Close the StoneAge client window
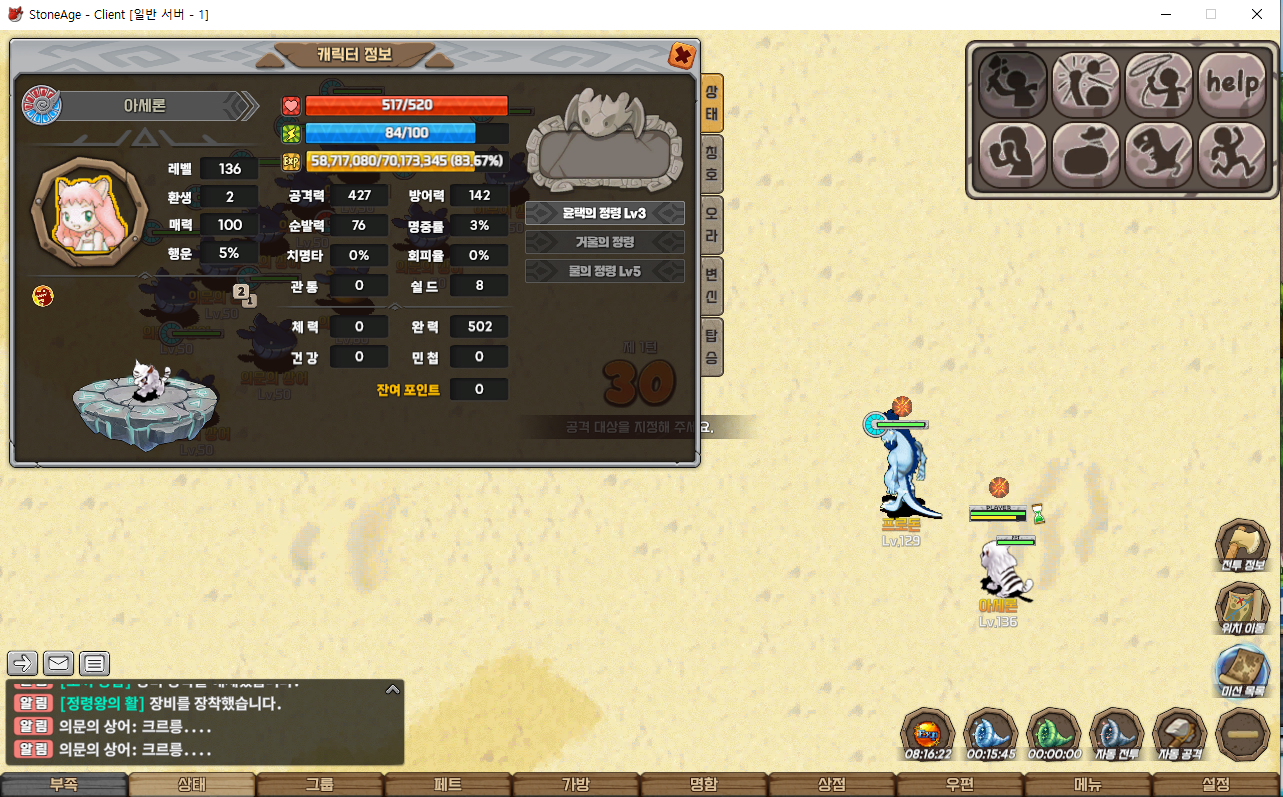Screen dimensions: 1283x797 click(x=1257, y=14)
